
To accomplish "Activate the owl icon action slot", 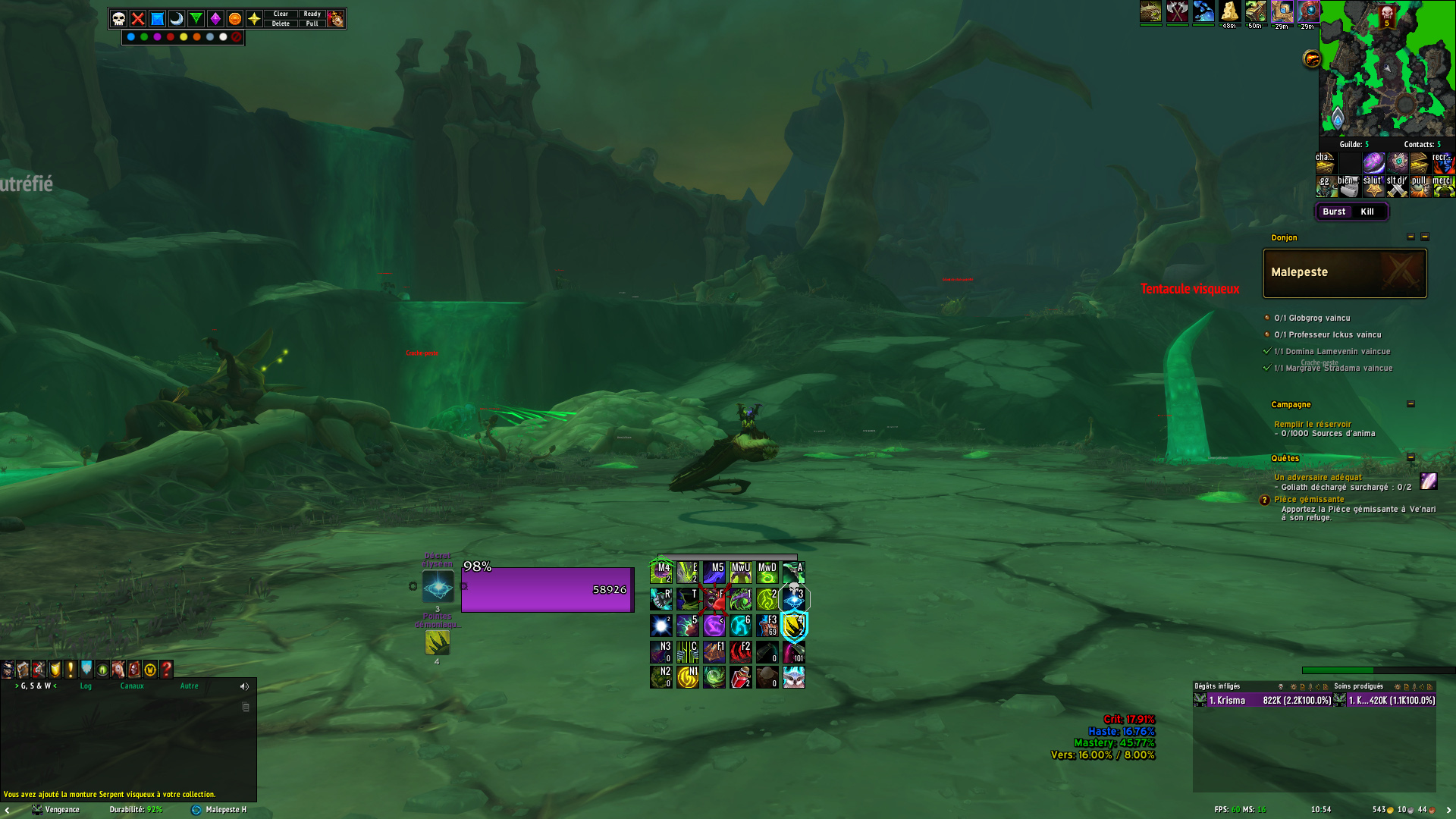I will pos(793,677).
